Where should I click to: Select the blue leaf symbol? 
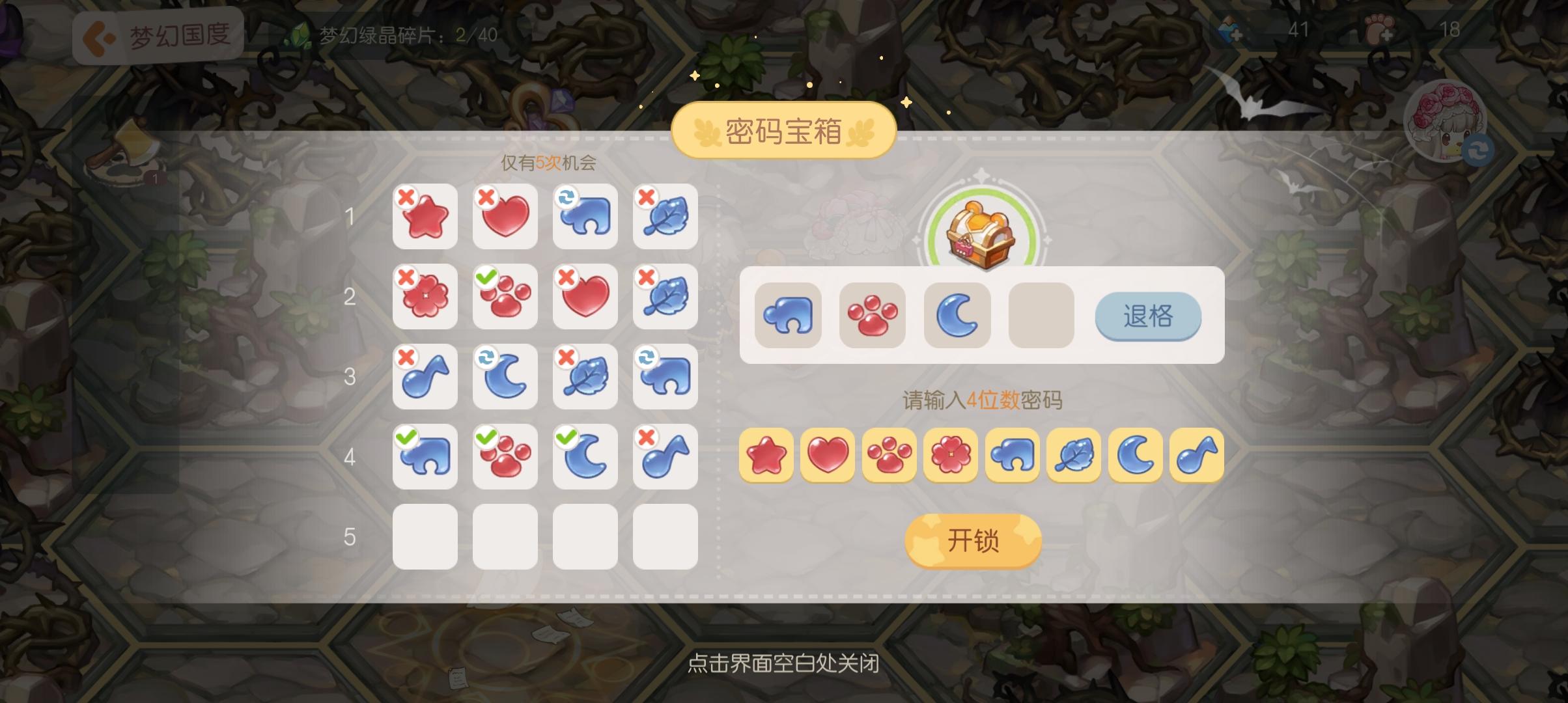[1073, 456]
